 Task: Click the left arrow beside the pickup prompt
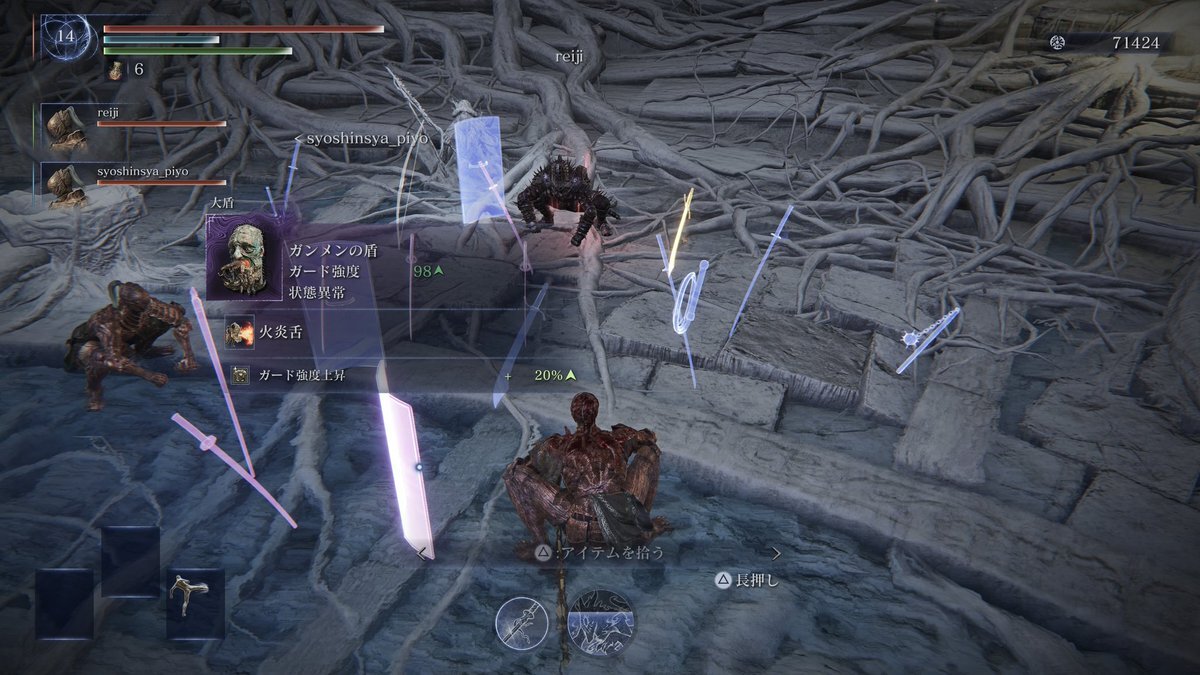(423, 553)
